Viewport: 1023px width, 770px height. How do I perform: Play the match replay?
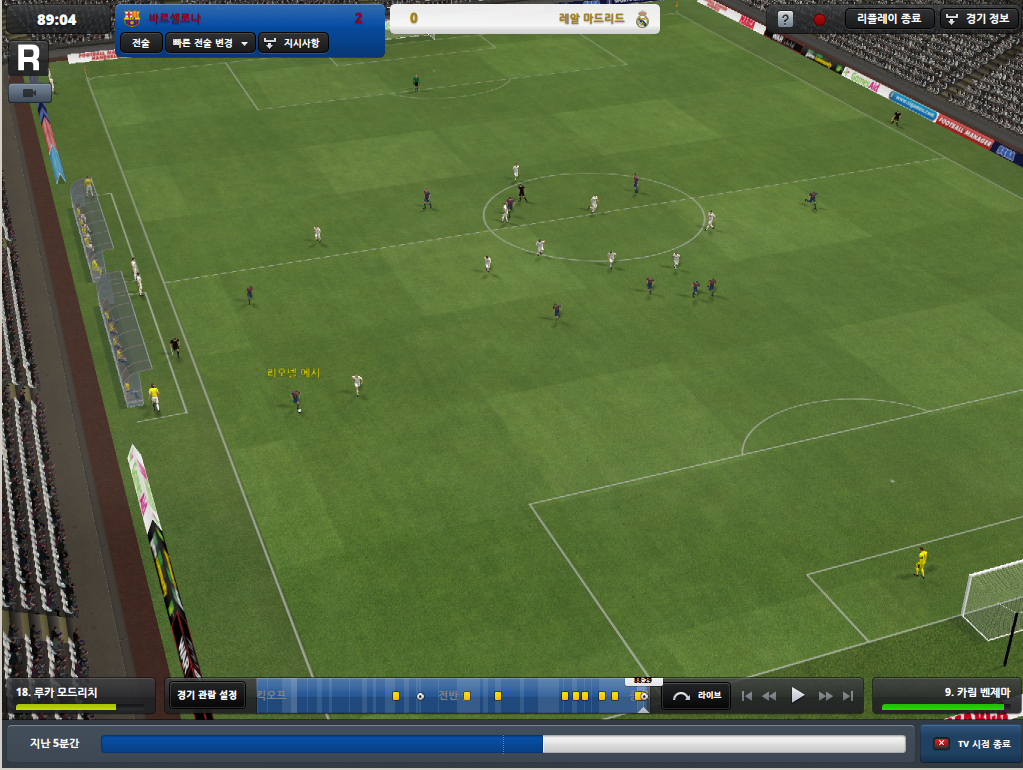pyautogui.click(x=797, y=695)
